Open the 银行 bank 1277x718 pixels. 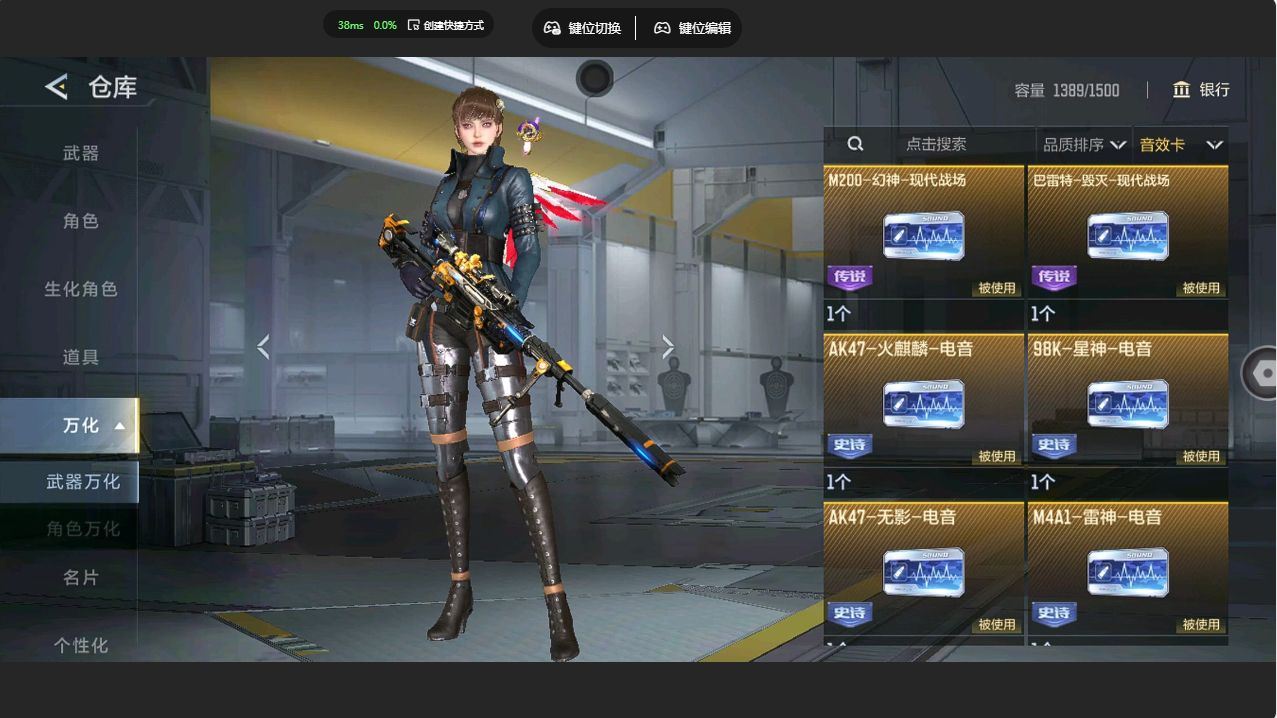point(1201,90)
